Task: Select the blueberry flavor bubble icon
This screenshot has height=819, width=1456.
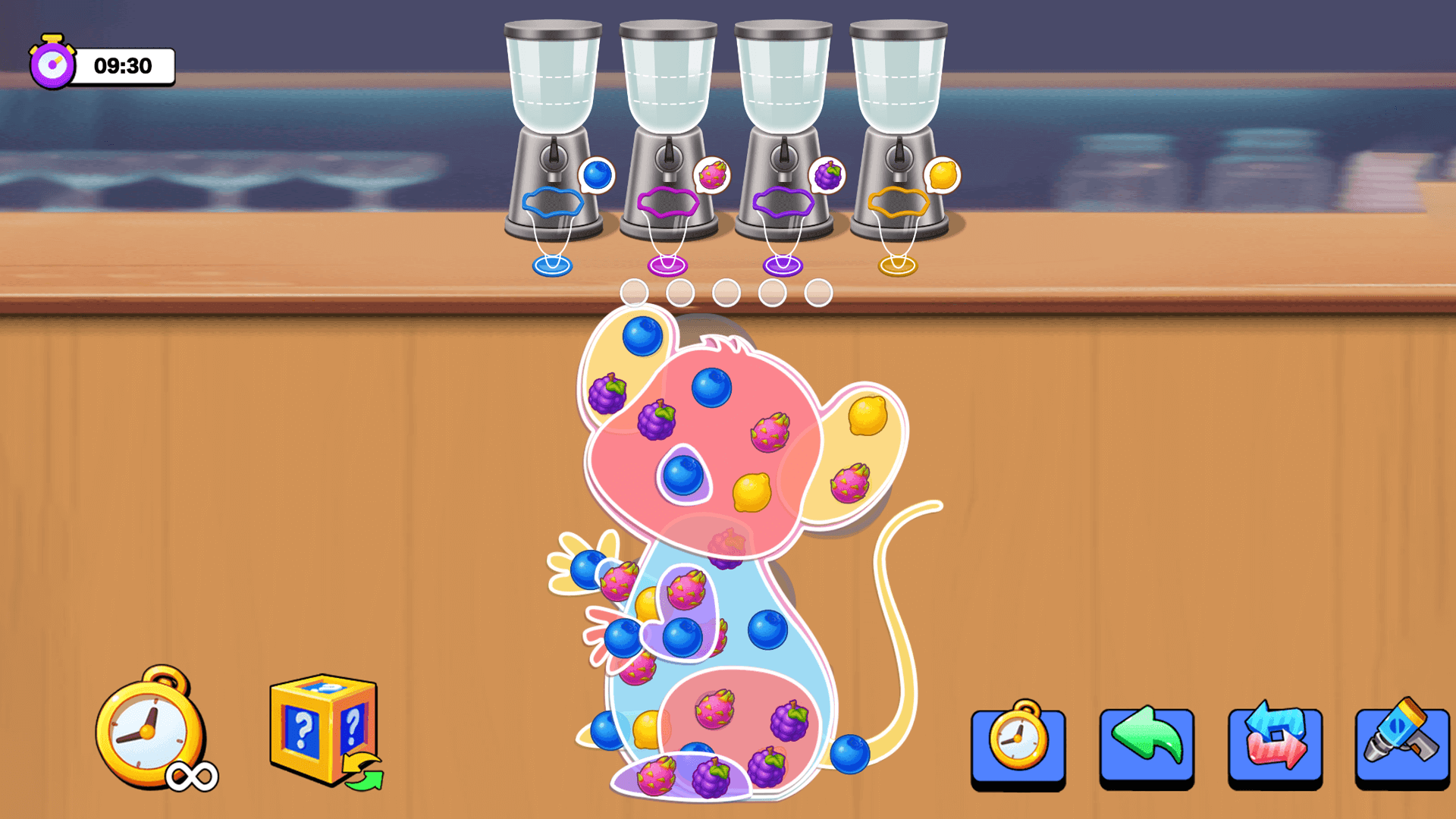Action: [x=598, y=174]
